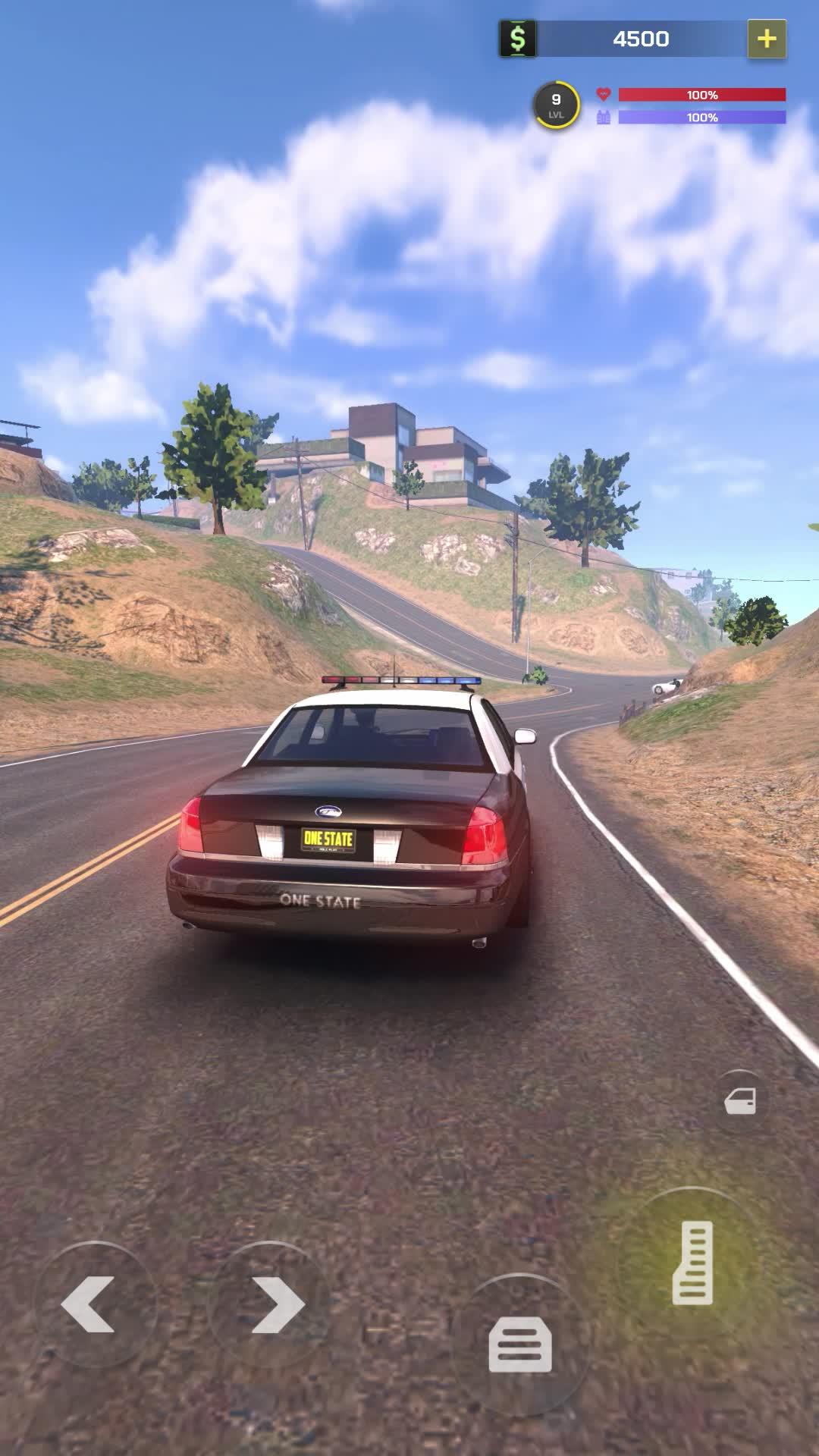Hit the brake pedal button

[x=520, y=1344]
